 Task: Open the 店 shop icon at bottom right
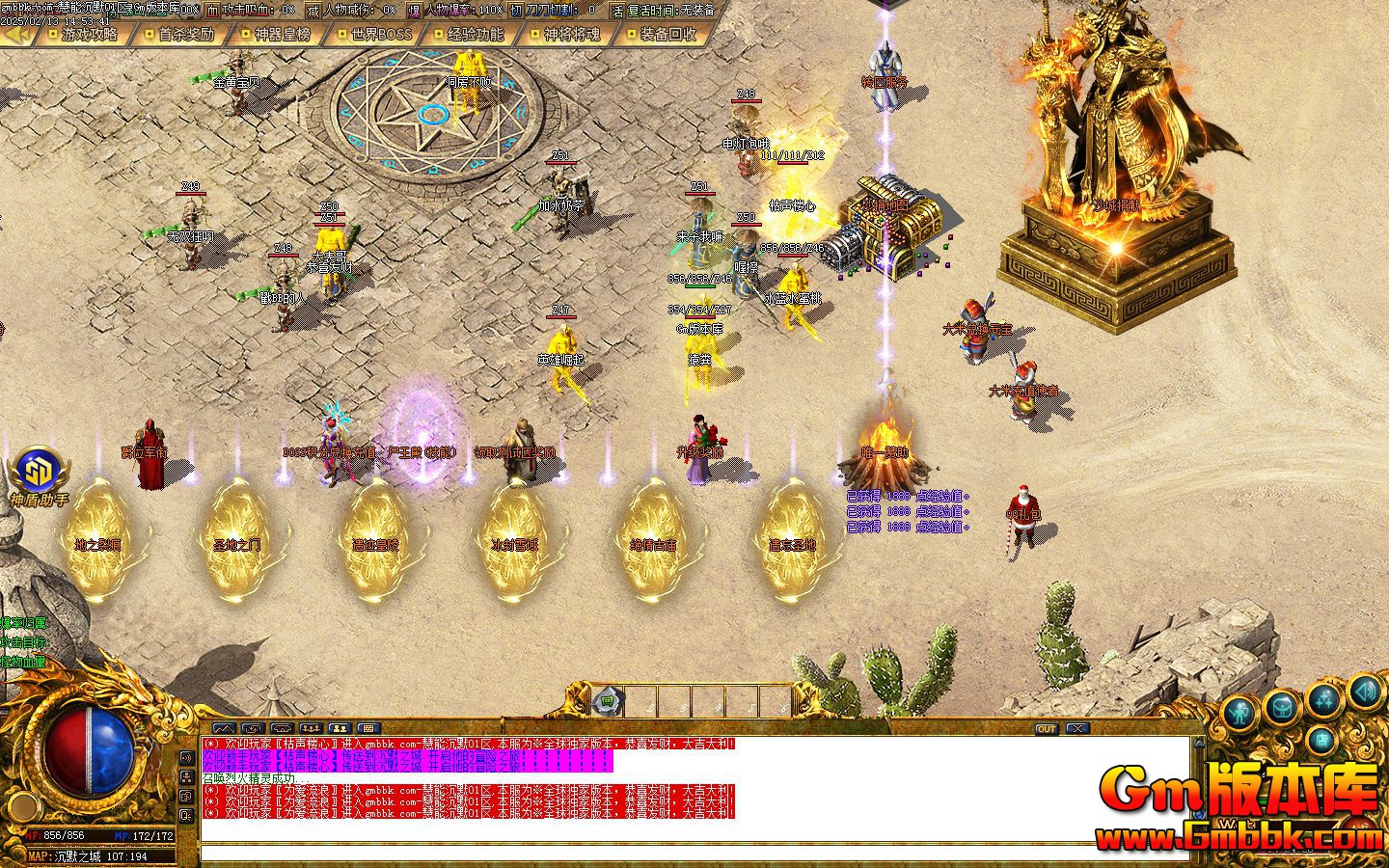[1321, 739]
